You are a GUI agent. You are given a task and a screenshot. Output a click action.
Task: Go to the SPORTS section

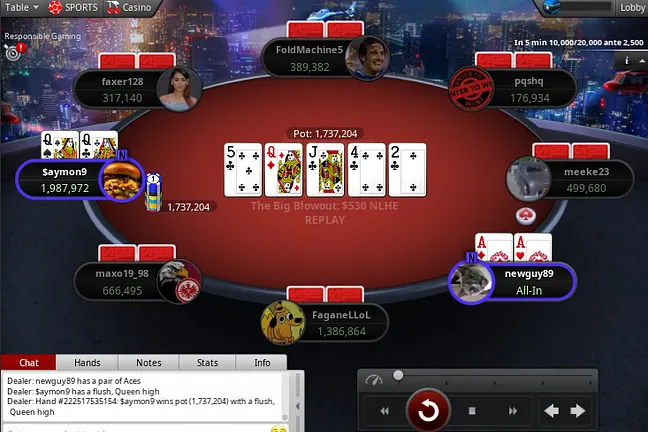point(76,7)
